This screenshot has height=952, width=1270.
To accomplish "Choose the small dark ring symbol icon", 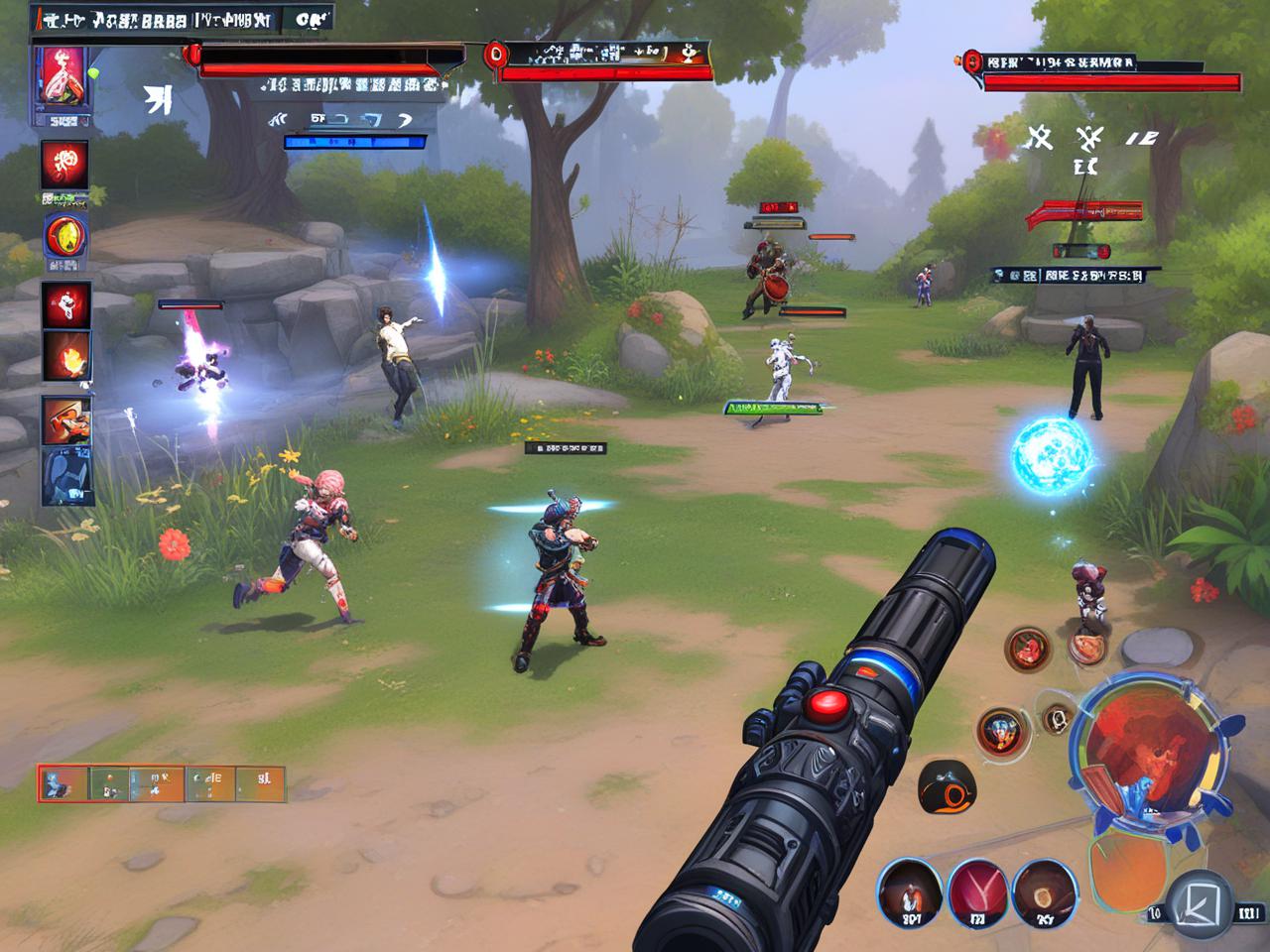I will point(1057,717).
